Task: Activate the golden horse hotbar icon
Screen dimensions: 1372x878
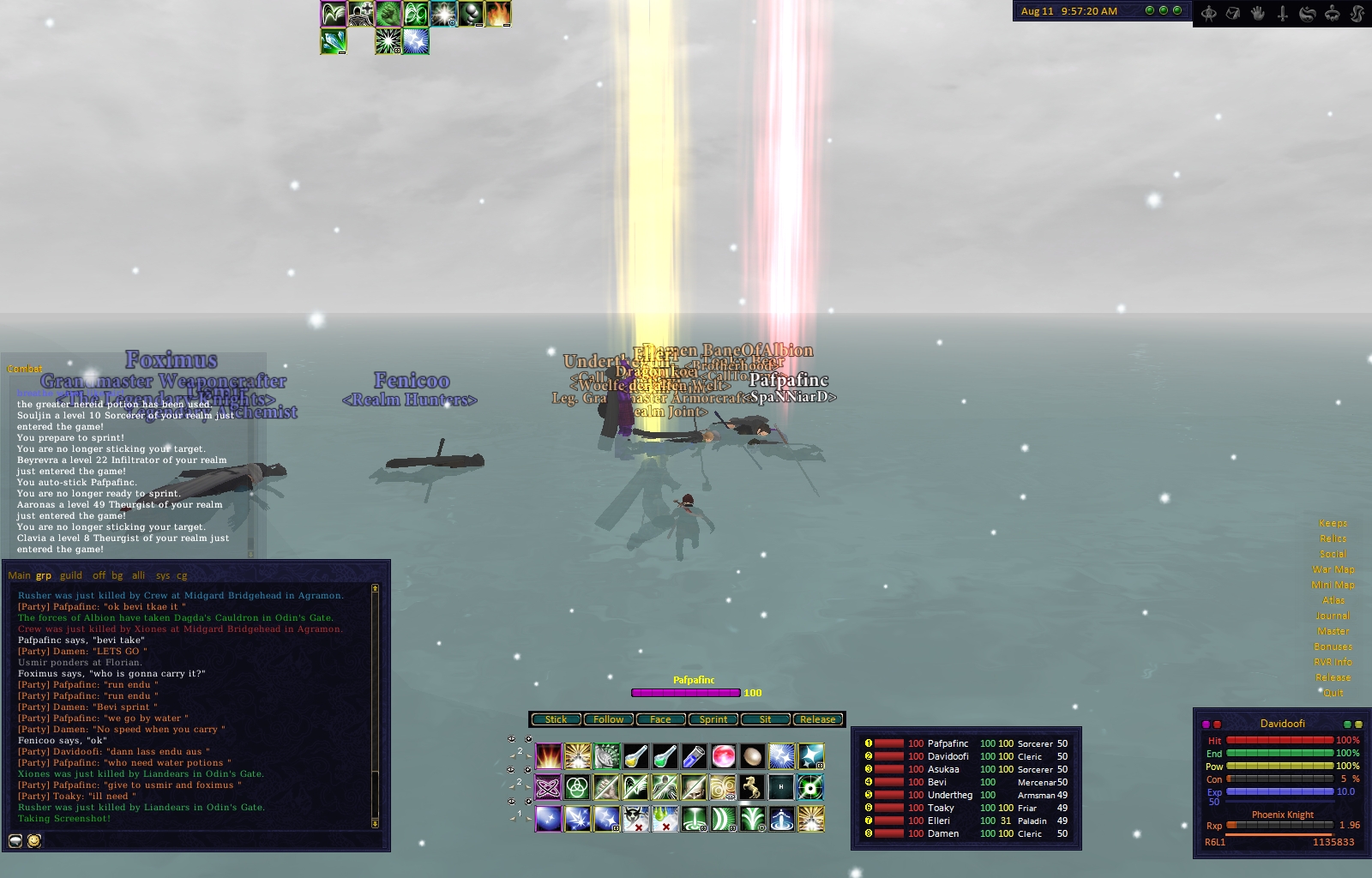Action: [x=752, y=786]
